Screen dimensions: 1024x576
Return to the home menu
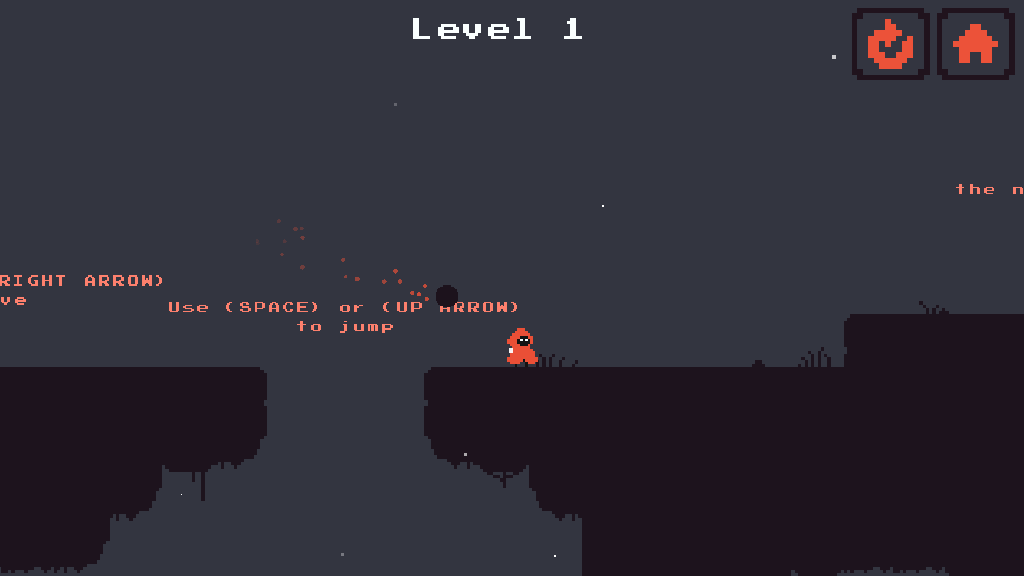975,44
